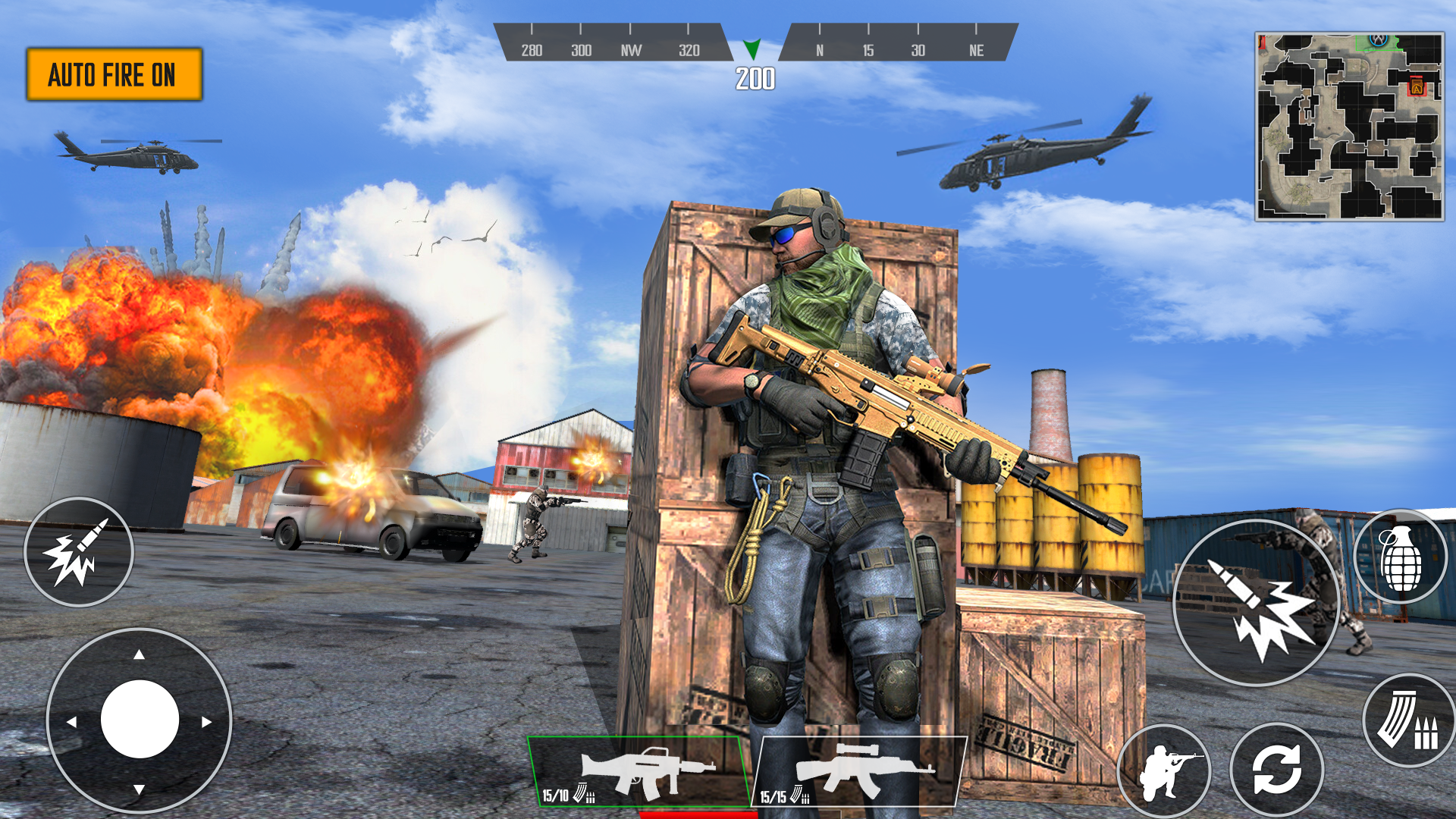Tap the minimap in the top right corner
The width and height of the screenshot is (1456, 819).
tap(1350, 125)
